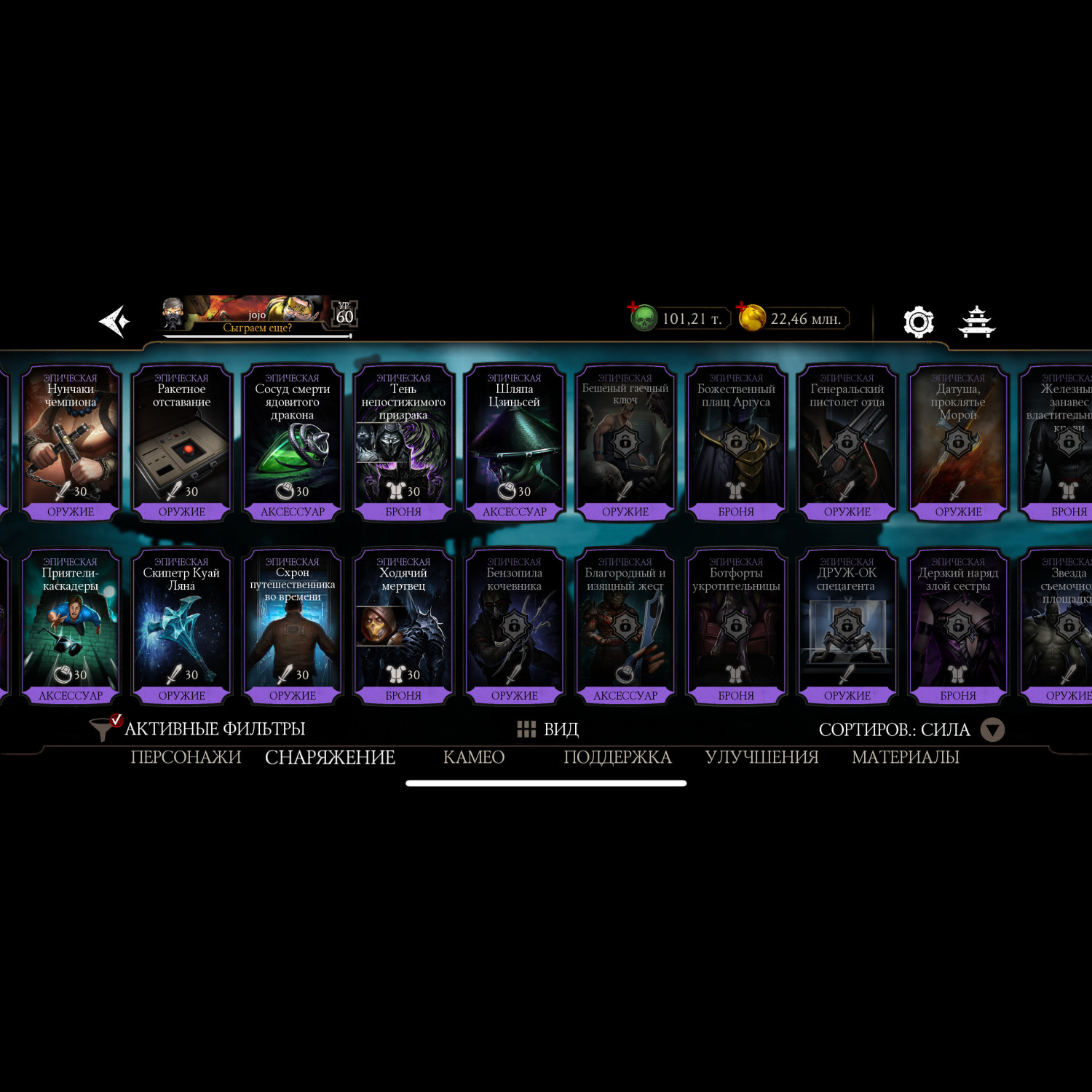The height and width of the screenshot is (1092, 1092).
Task: Open the Приятели-каскадеры accessory card
Action: [71, 626]
